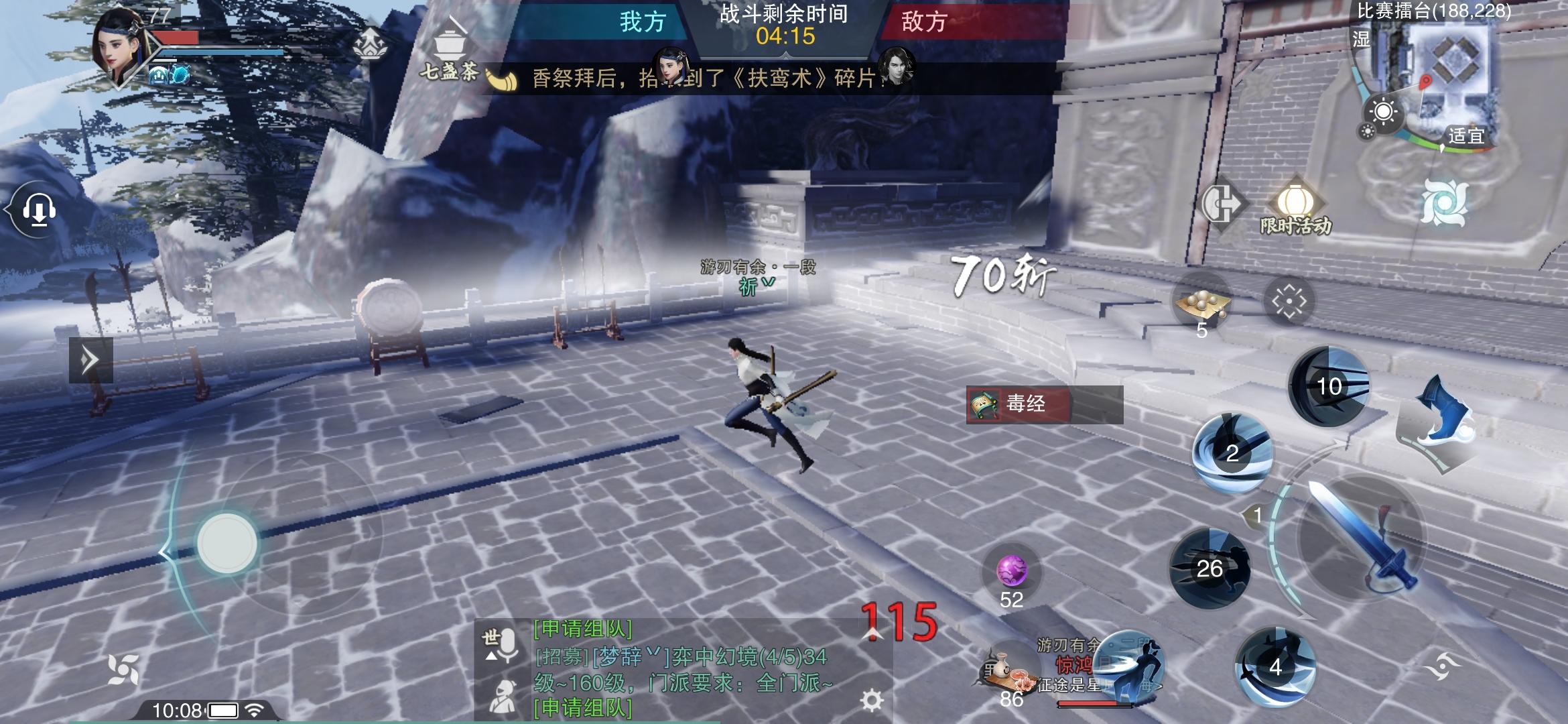Collapse the joystick side arrow
This screenshot has width=1568, height=724.
point(163,551)
